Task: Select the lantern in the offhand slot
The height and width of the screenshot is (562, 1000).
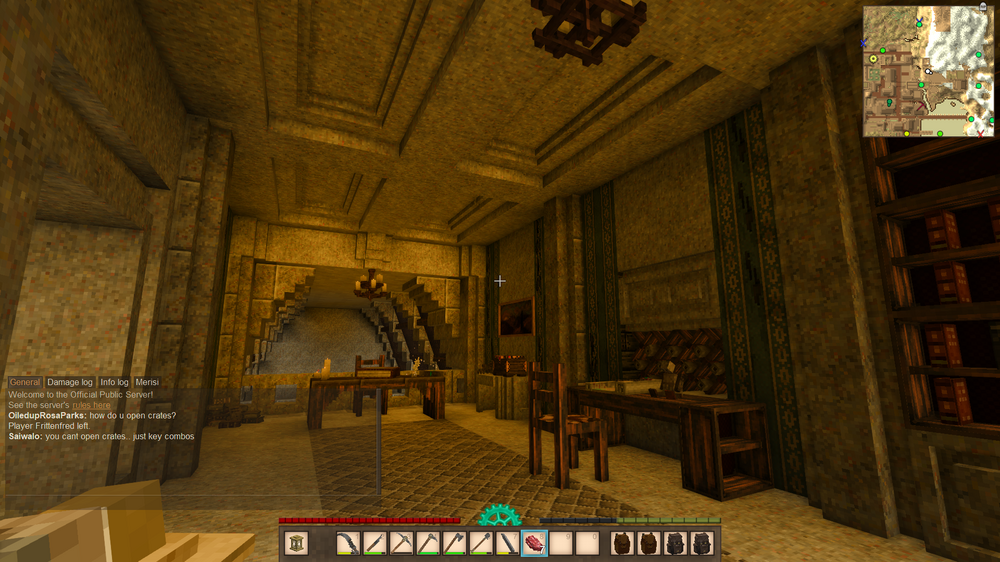Action: click(x=296, y=543)
